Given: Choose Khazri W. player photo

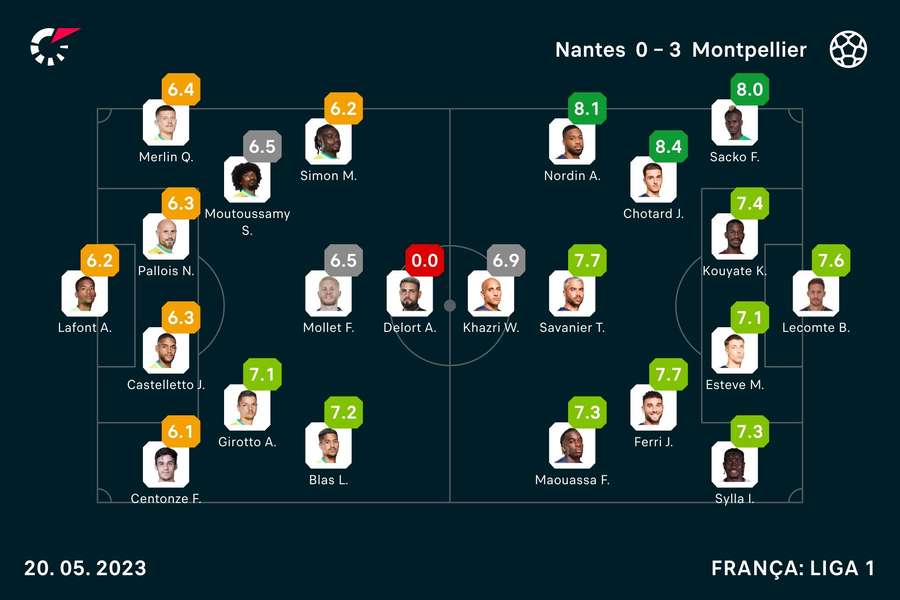Looking at the screenshot, I should [490, 293].
